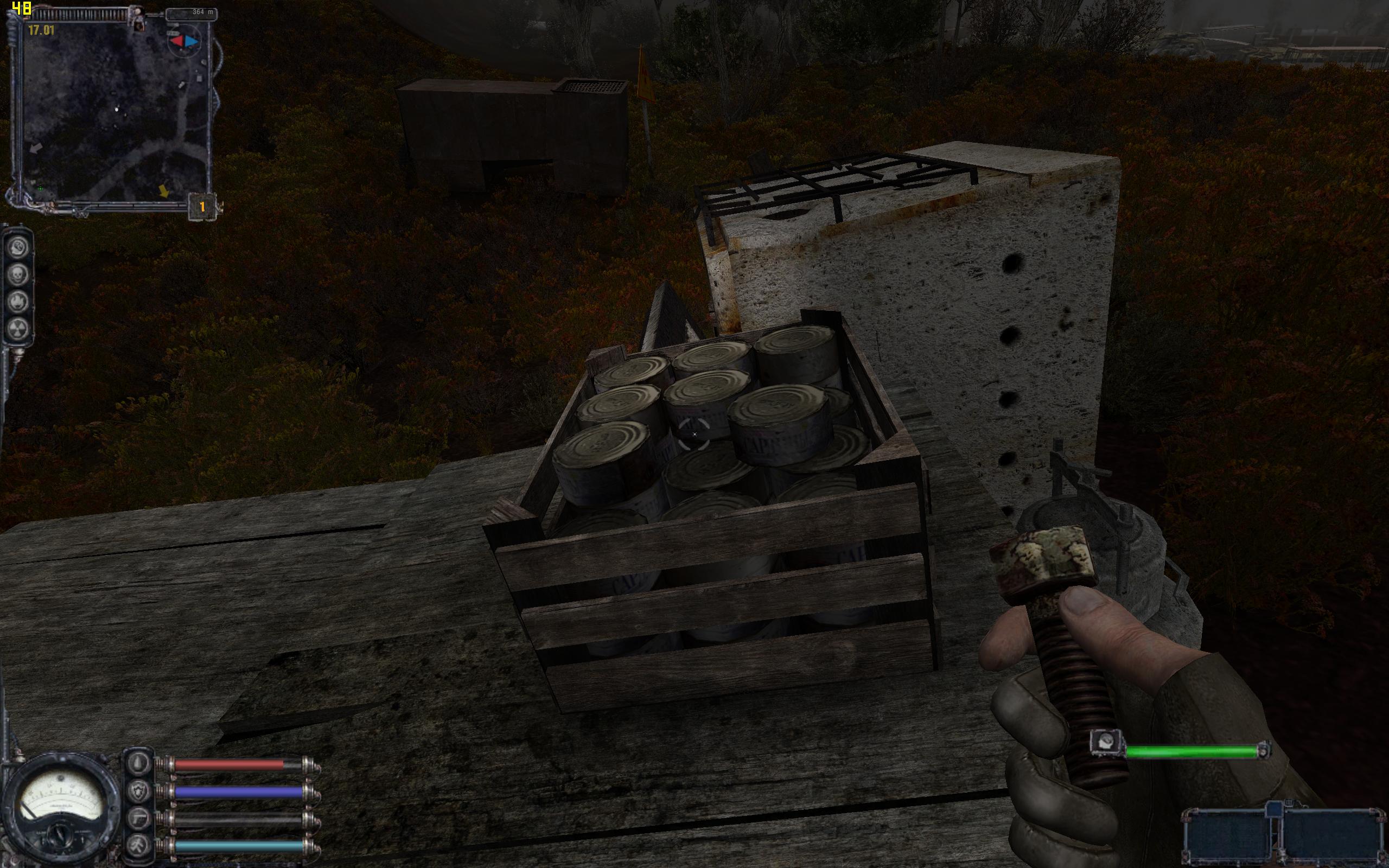
Task: Select the brain psi hazard indicator
Action: pos(19,247)
